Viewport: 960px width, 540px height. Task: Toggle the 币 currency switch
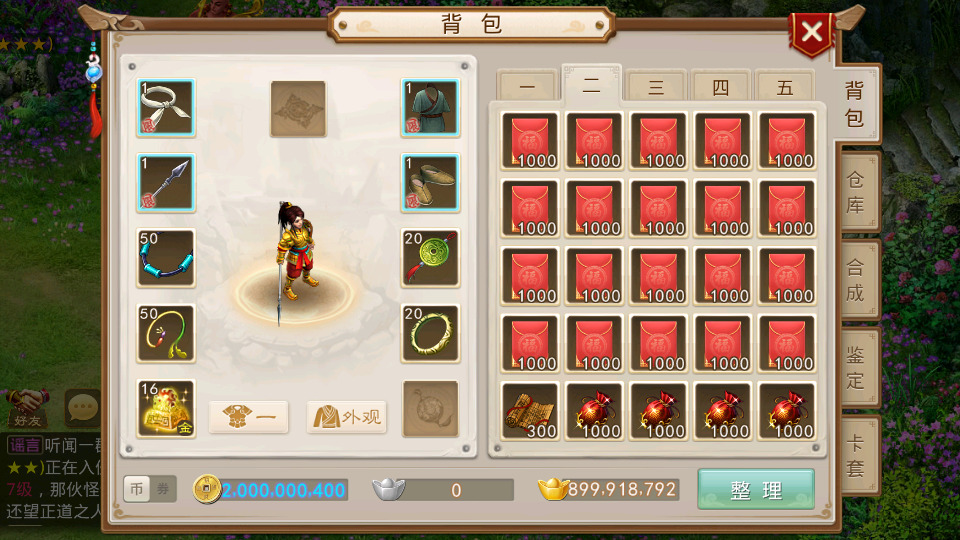tap(138, 489)
